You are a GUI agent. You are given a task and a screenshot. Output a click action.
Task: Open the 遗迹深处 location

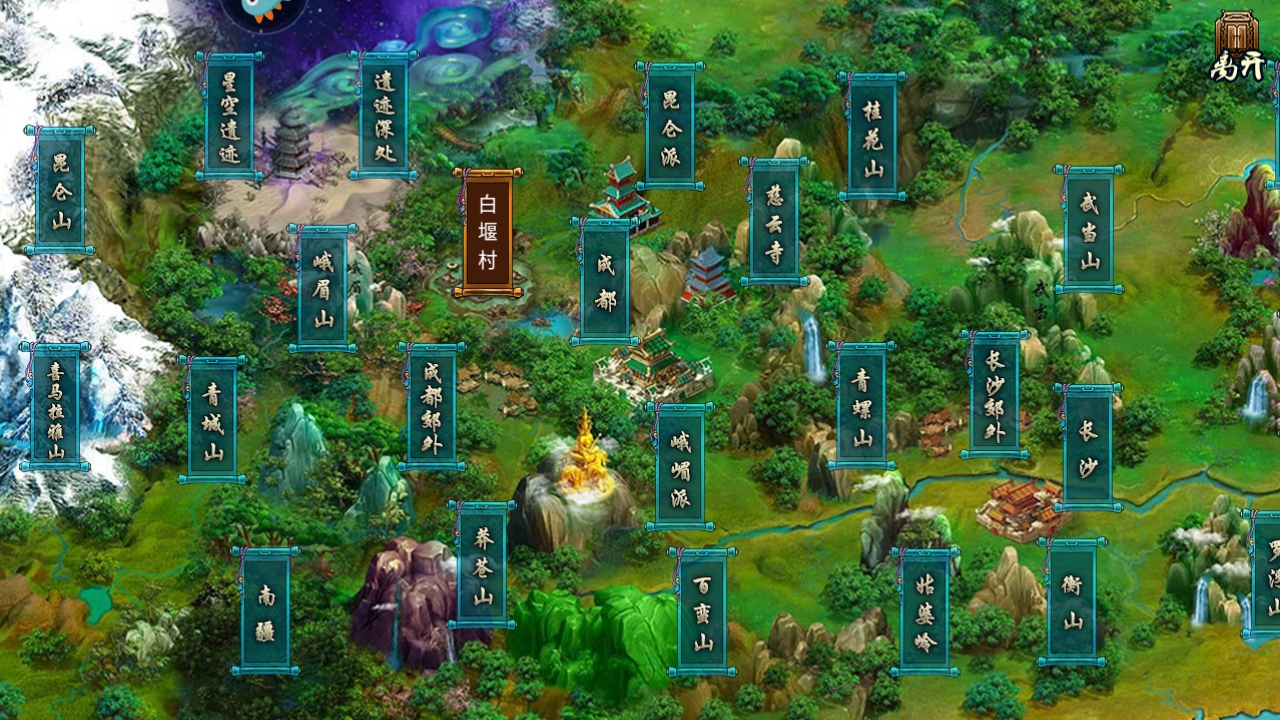pyautogui.click(x=383, y=115)
